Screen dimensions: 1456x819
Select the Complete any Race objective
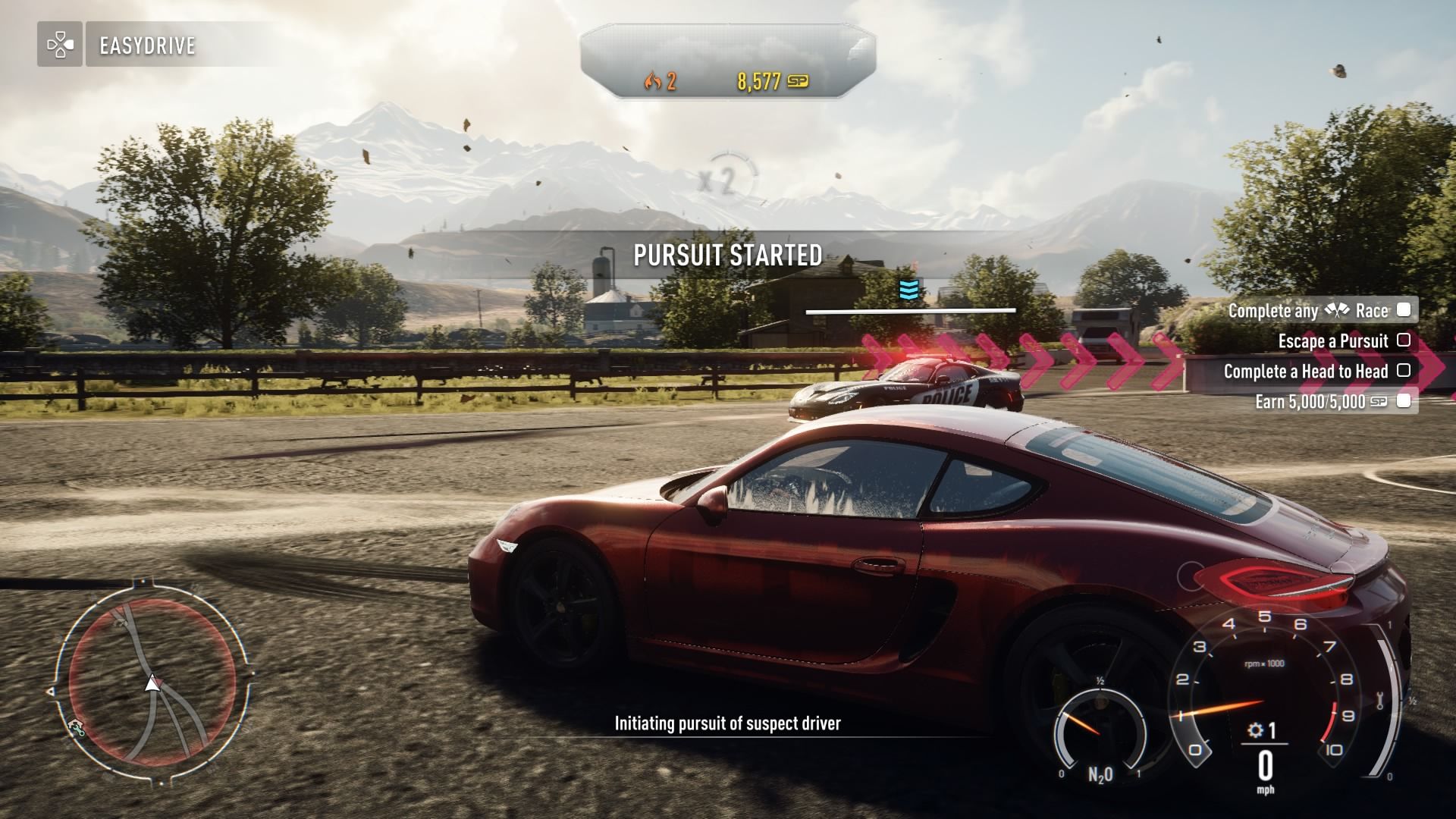click(x=1318, y=310)
